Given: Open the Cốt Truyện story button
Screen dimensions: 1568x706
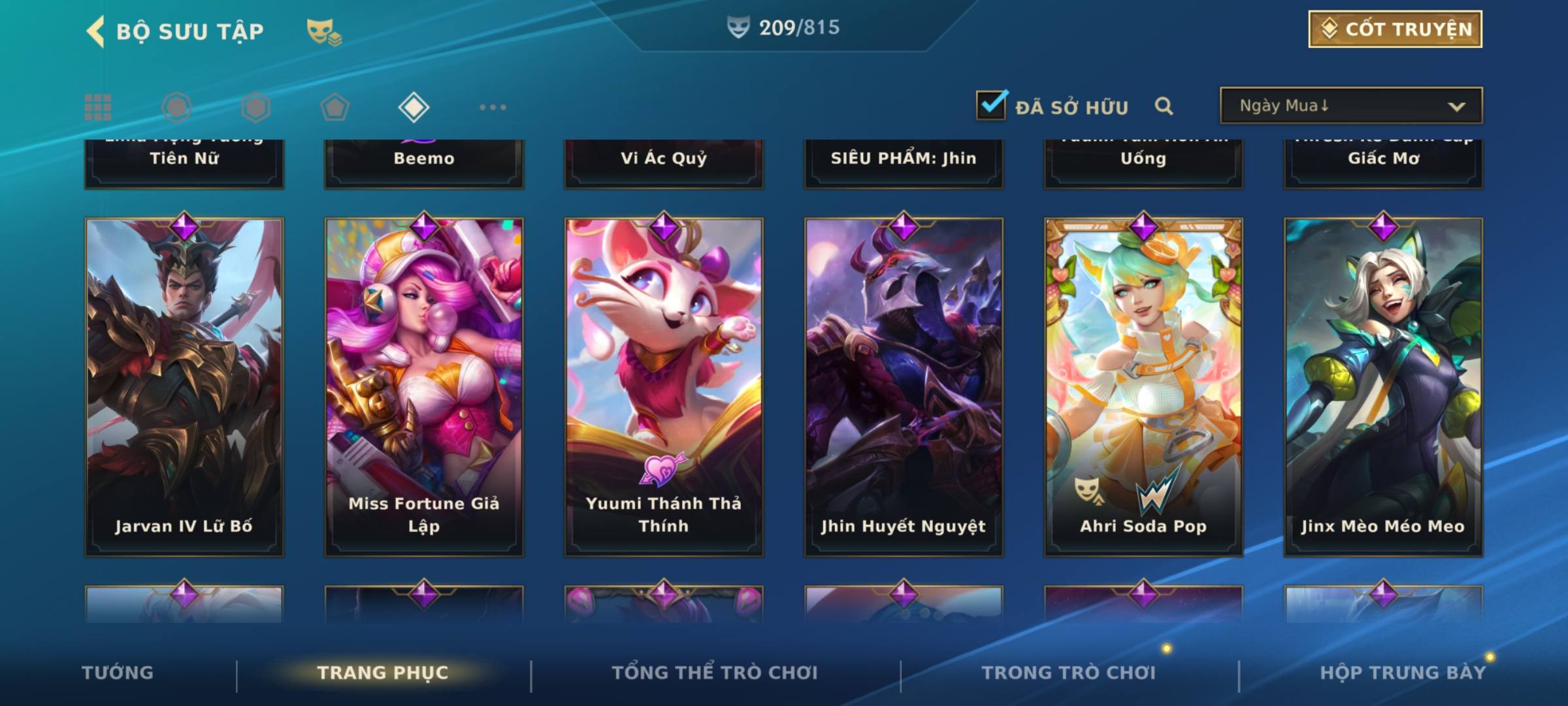Looking at the screenshot, I should [1394, 29].
